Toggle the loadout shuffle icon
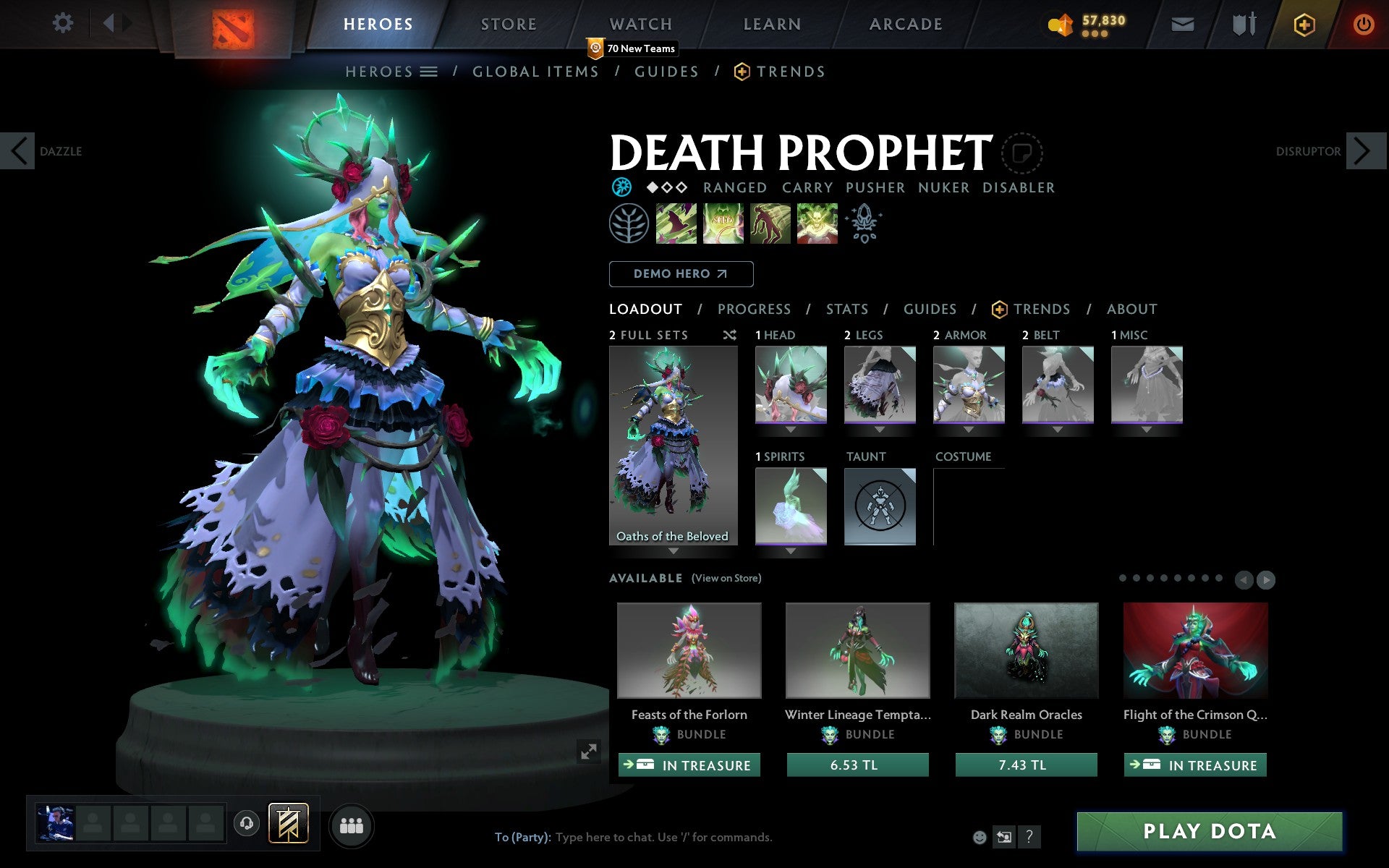This screenshot has height=868, width=1389. point(730,335)
